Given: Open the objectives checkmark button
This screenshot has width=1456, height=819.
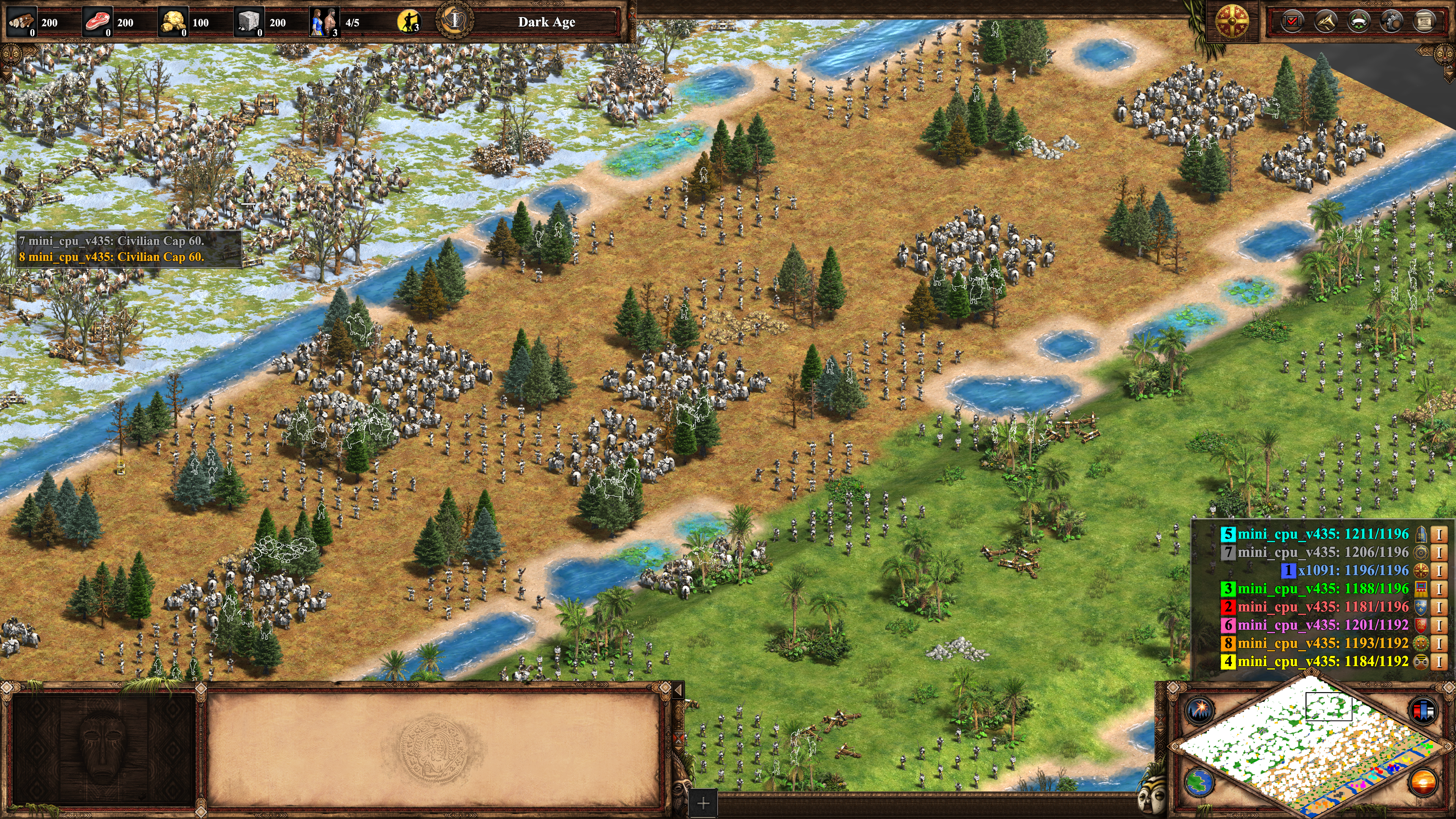Looking at the screenshot, I should [1292, 22].
